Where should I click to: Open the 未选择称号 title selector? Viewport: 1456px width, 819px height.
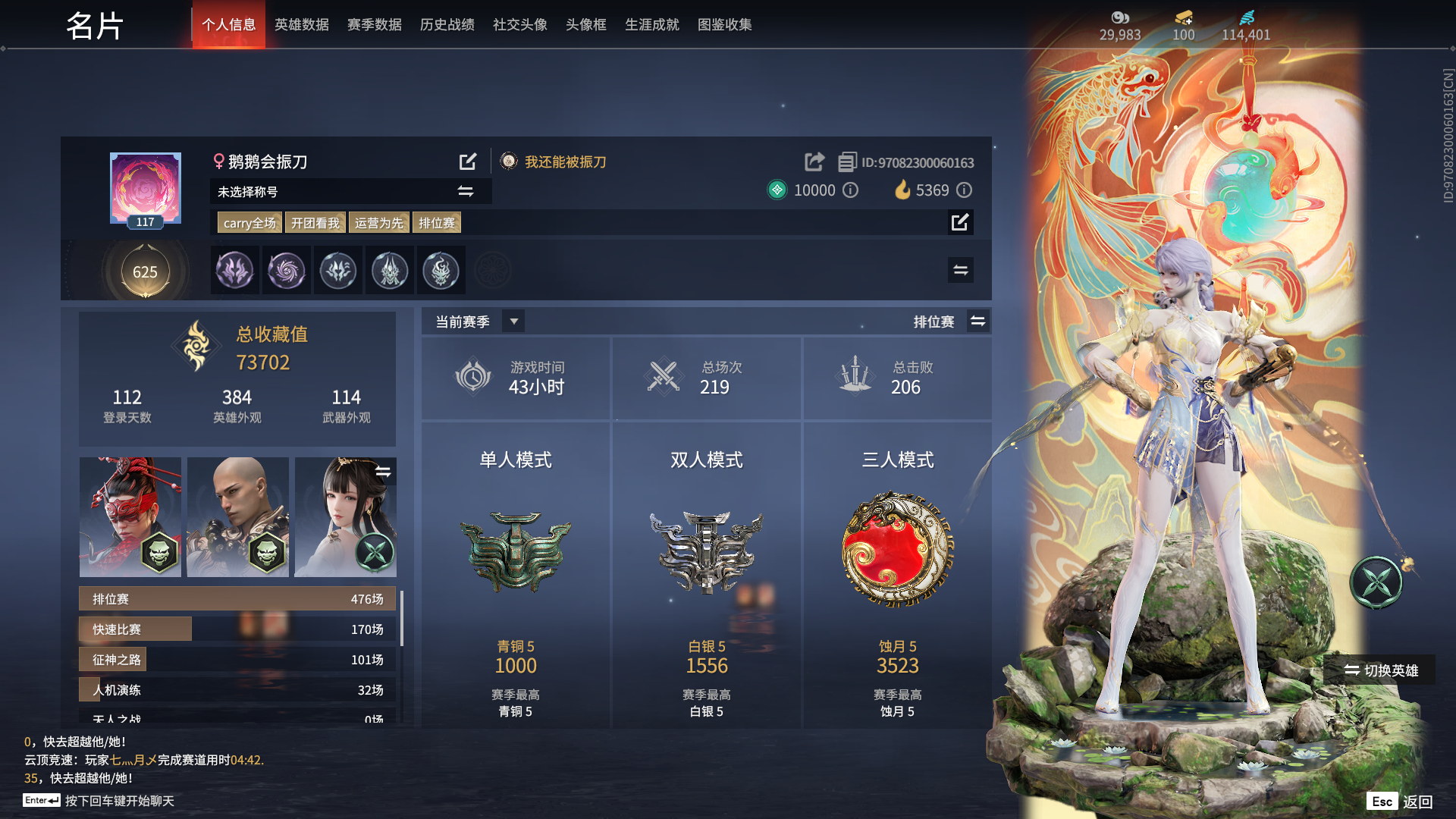coord(464,191)
